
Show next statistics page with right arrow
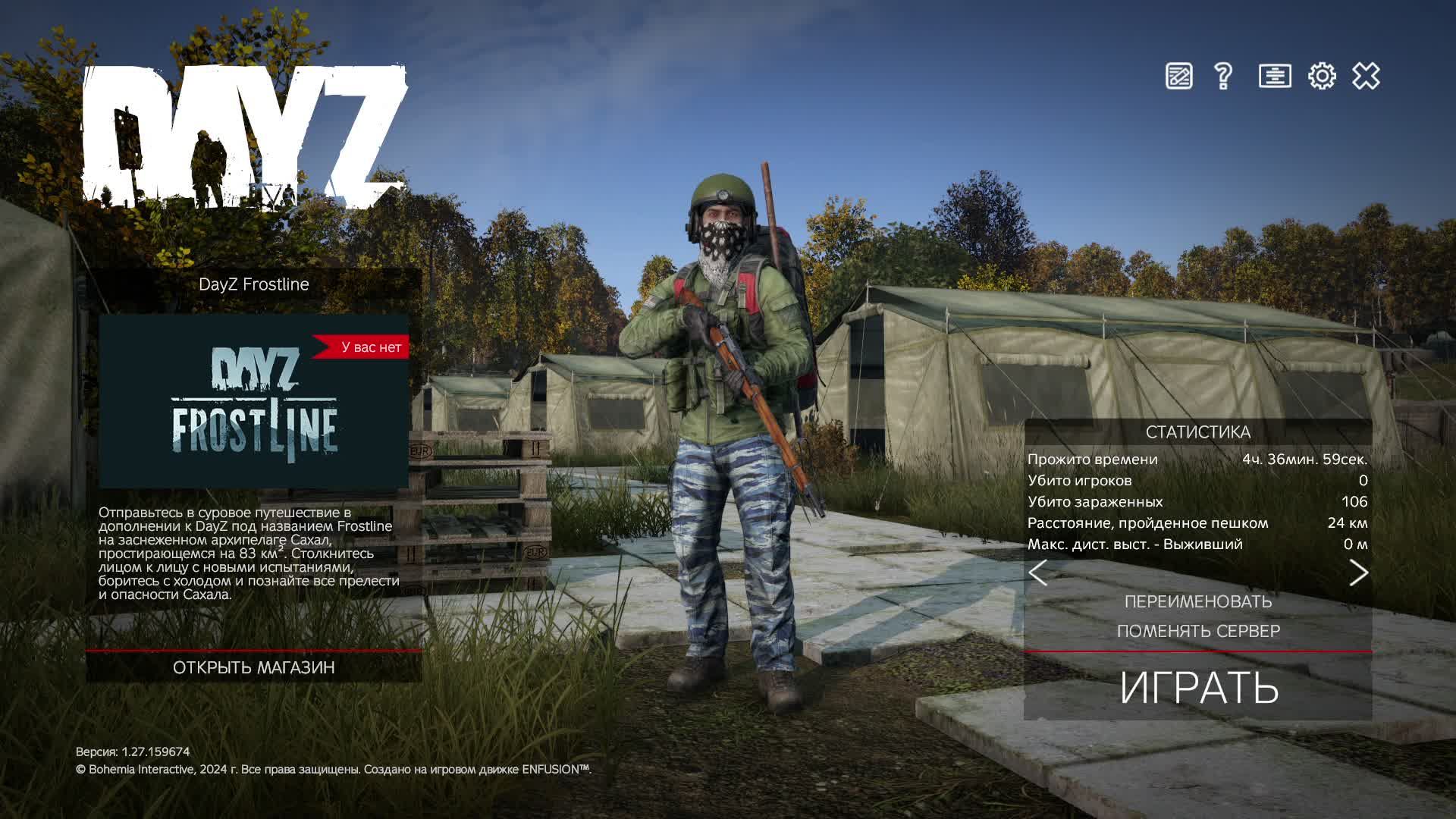click(x=1358, y=573)
